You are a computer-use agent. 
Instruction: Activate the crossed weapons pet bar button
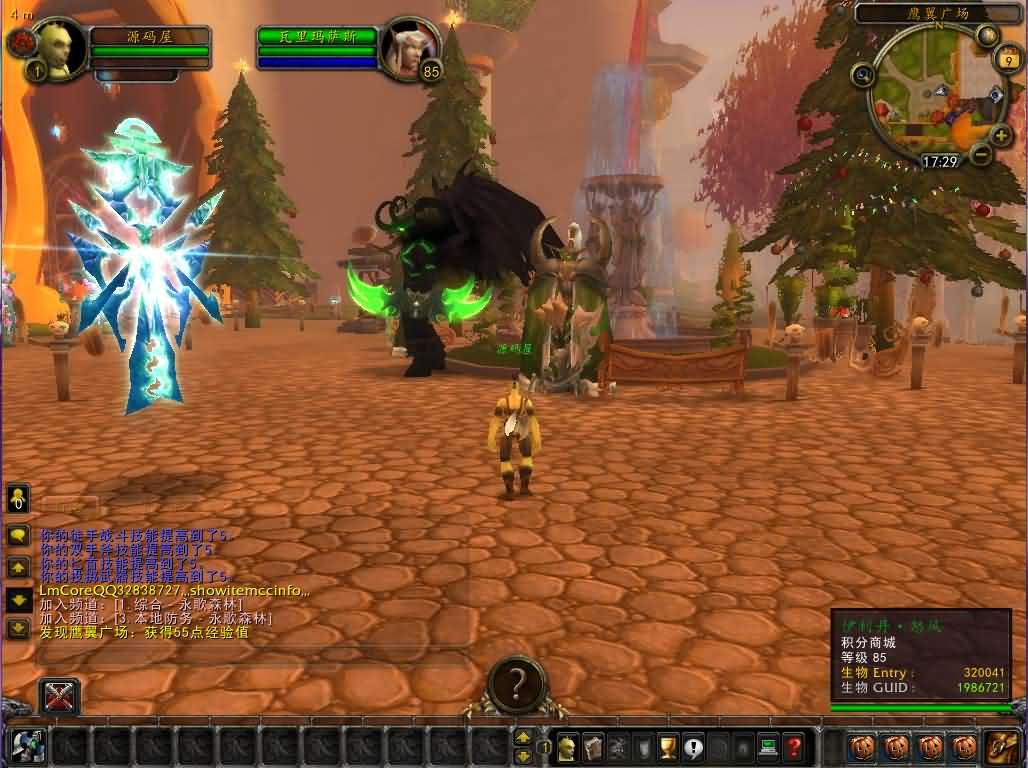tap(59, 696)
